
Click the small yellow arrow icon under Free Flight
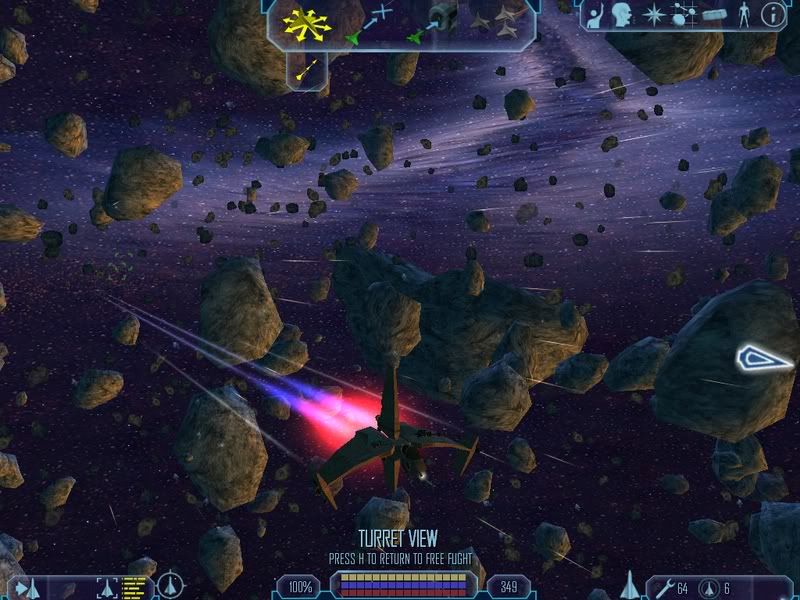pyautogui.click(x=308, y=70)
